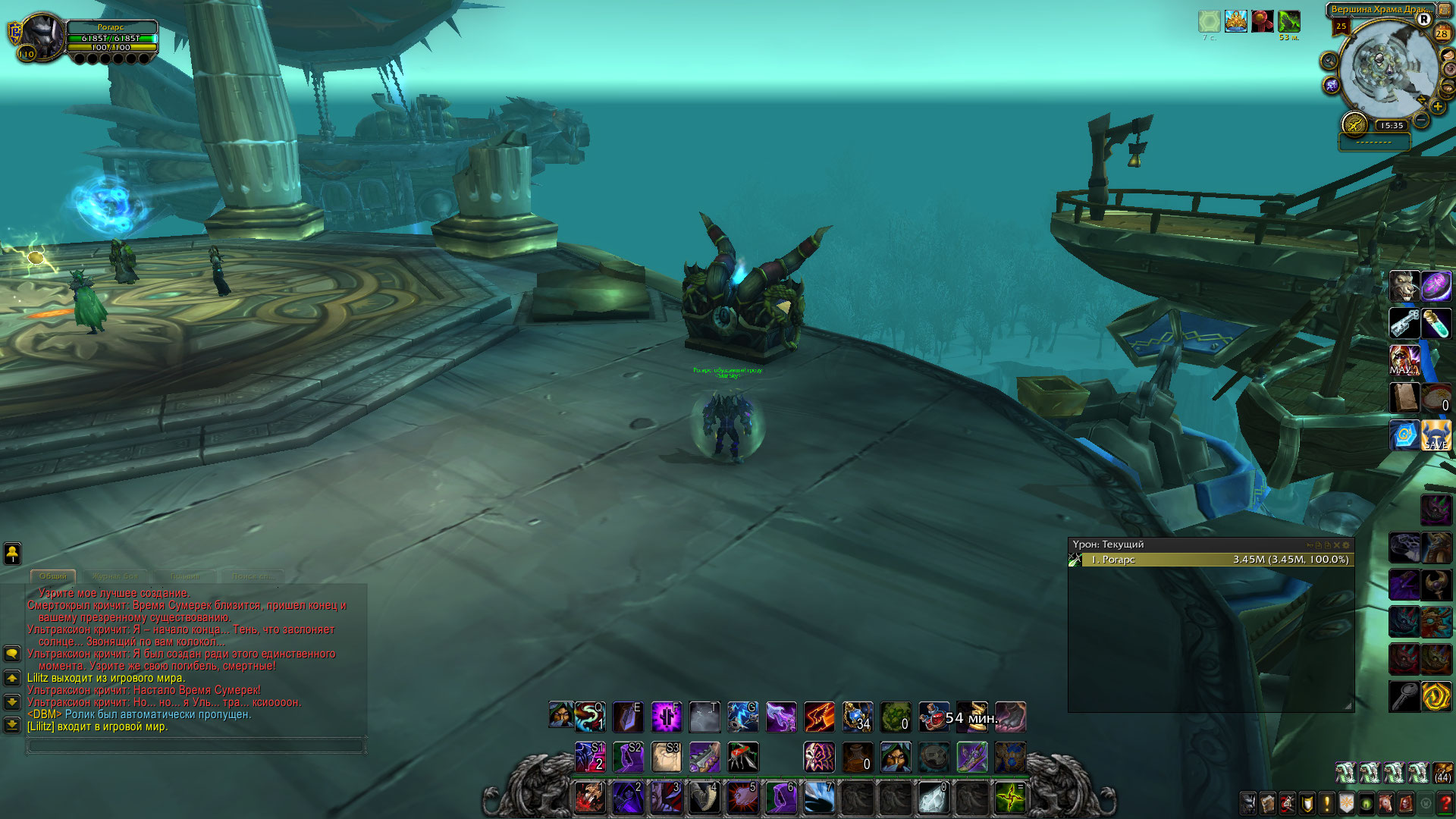Click the golden crown buff icon
Image resolution: width=1456 pixels, height=819 pixels.
click(x=1235, y=21)
